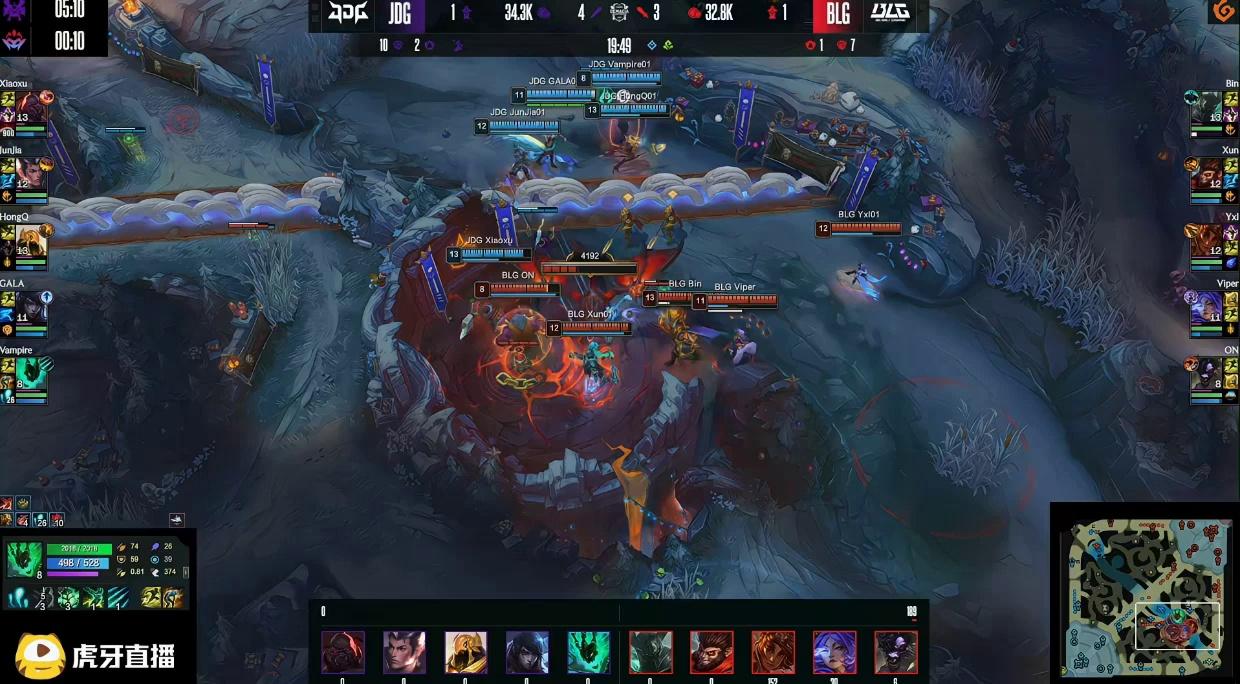Select Xiaoxu's champion portrait in the left team list
The height and width of the screenshot is (684, 1240).
click(x=30, y=107)
